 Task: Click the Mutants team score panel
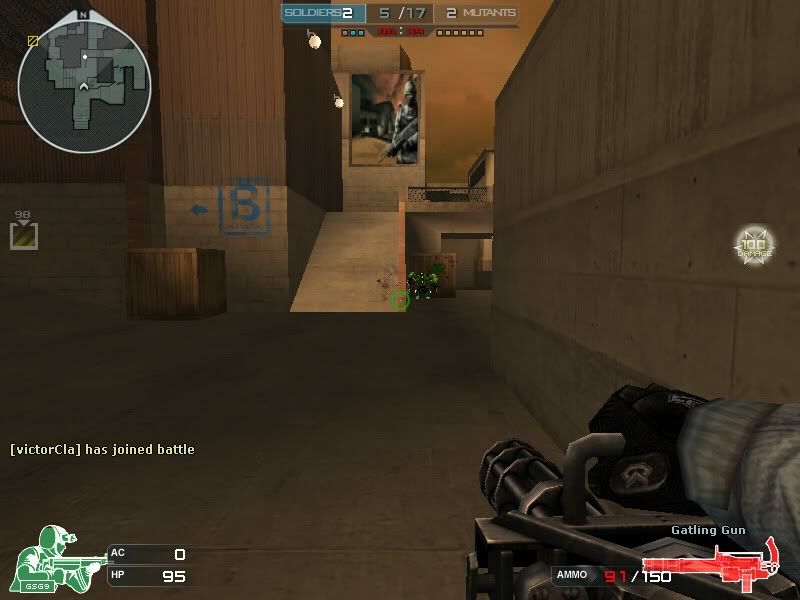point(480,13)
